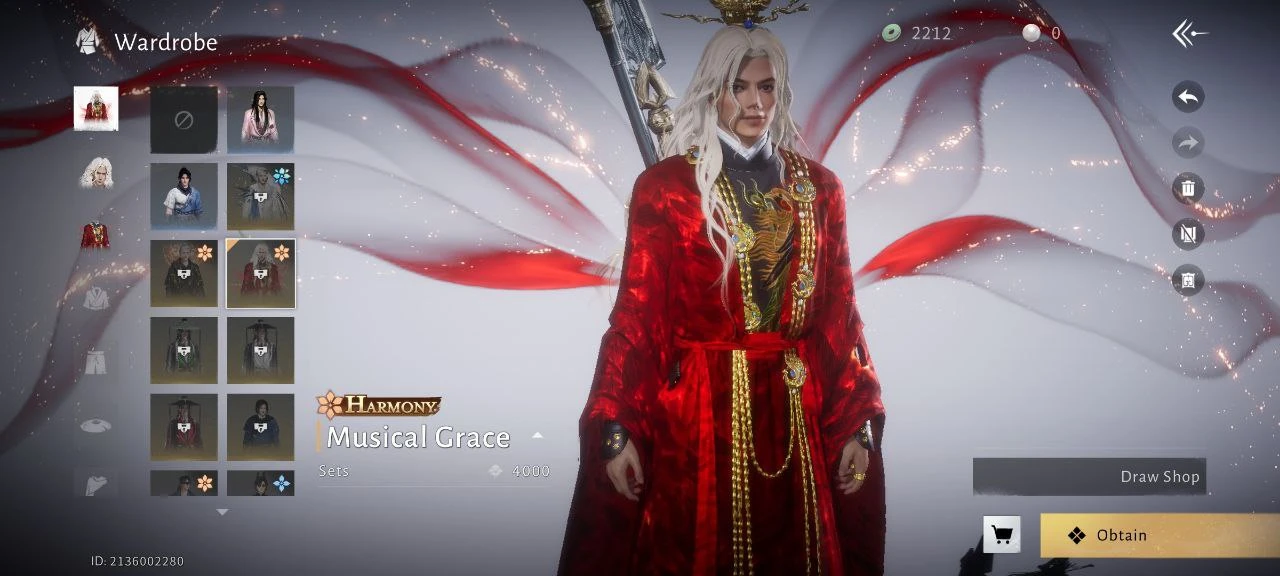Choose the pink robe outfit set

(x=260, y=120)
